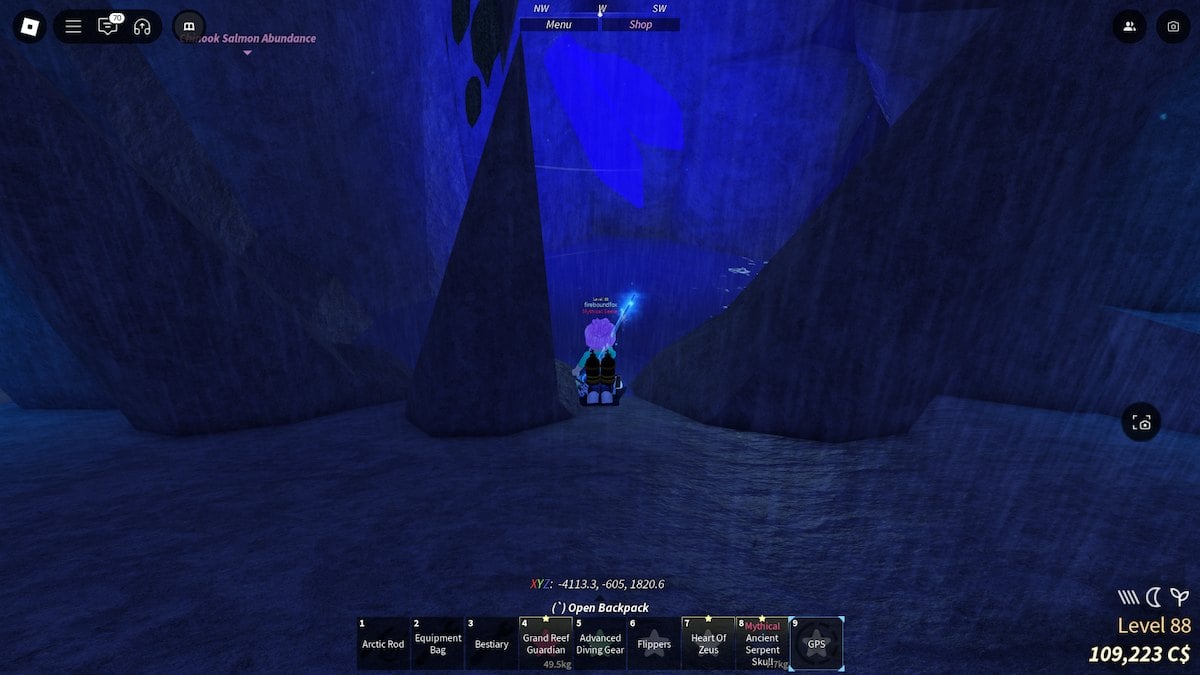Equip the Arctic Rod in hotbar
This screenshot has height=675, width=1200.
coord(383,644)
